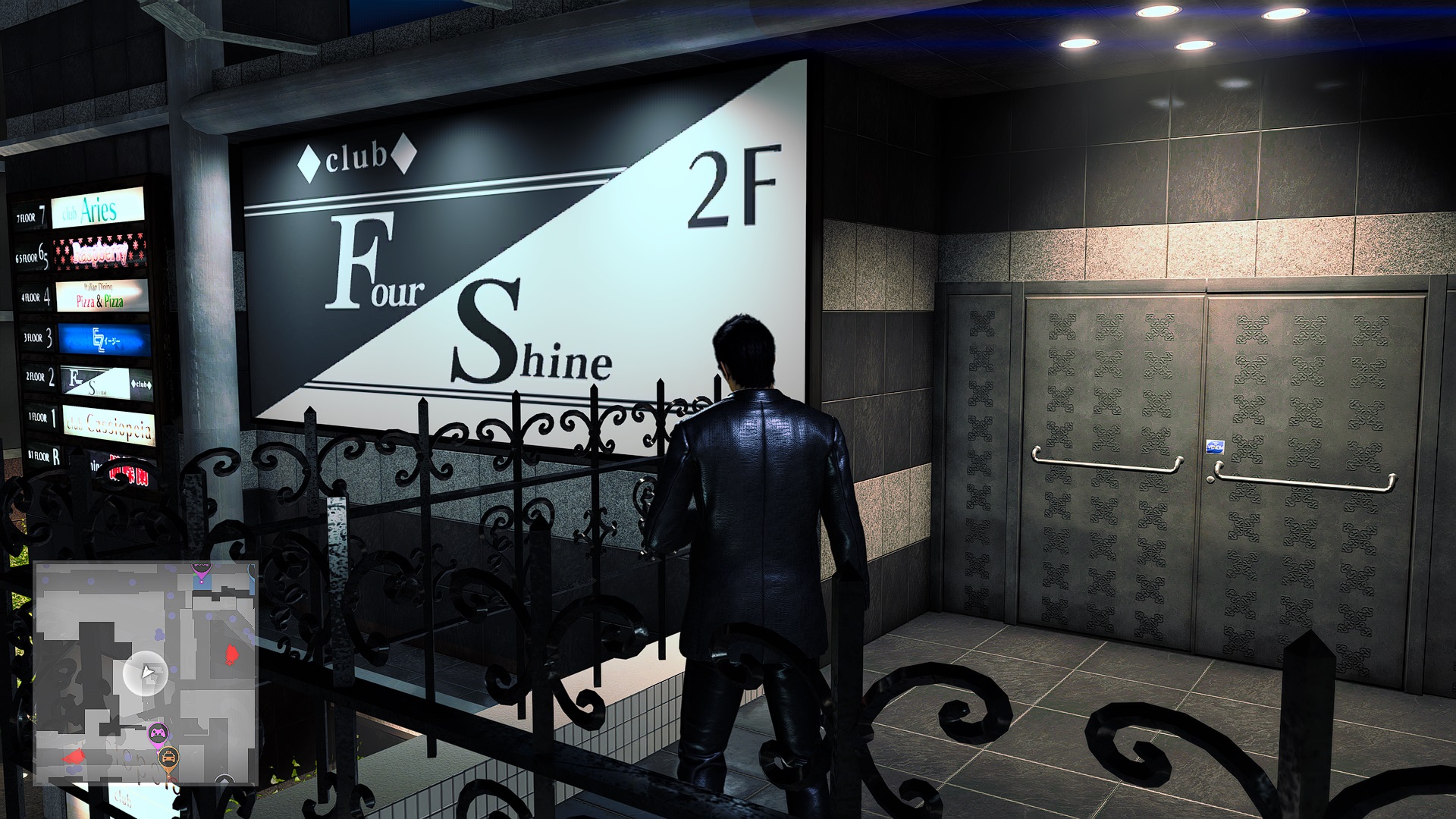Select the taxi pin on the minimap
This screenshot has width=1456, height=819.
169,756
